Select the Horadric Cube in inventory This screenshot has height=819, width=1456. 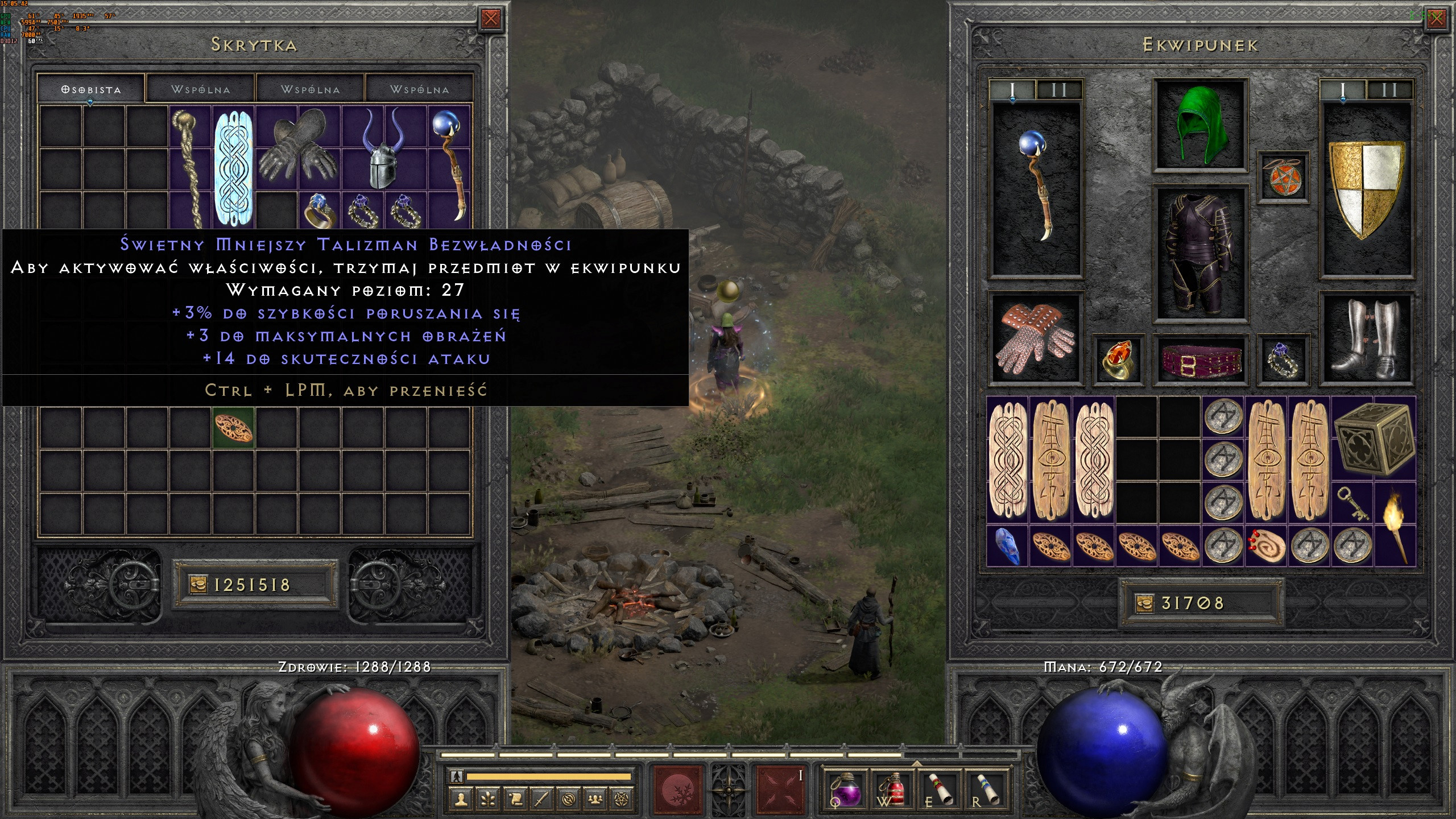[x=1373, y=439]
